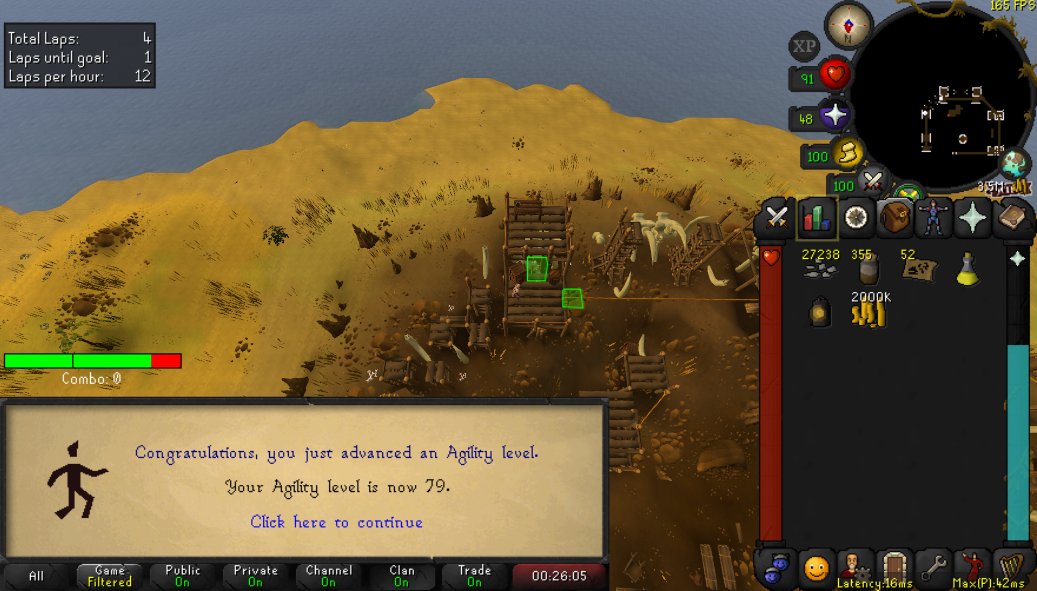The width and height of the screenshot is (1037, 591).
Task: Open the Quest List tab
Action: tap(855, 218)
